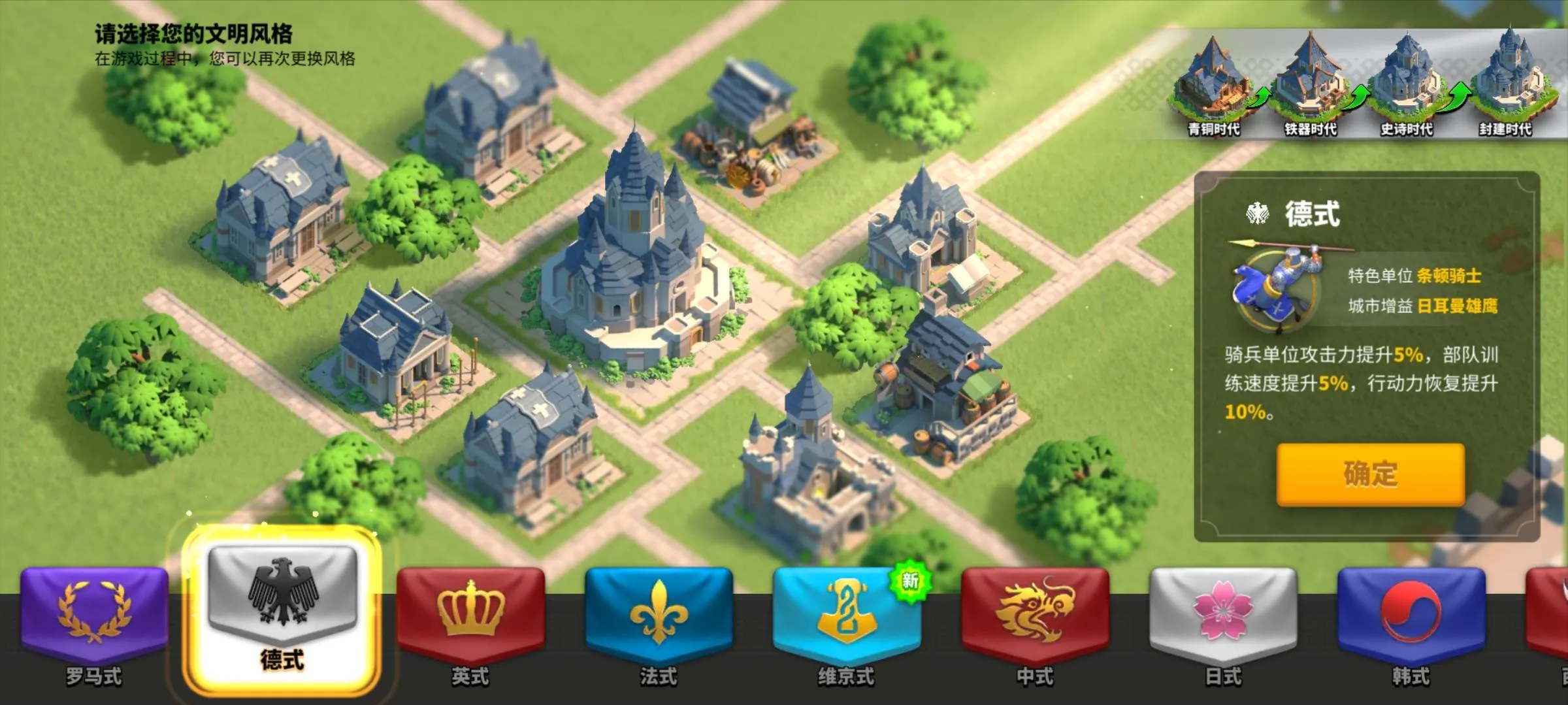Choose the 德式 German eagle banner
Screen dimensions: 1568x705
[x=282, y=608]
